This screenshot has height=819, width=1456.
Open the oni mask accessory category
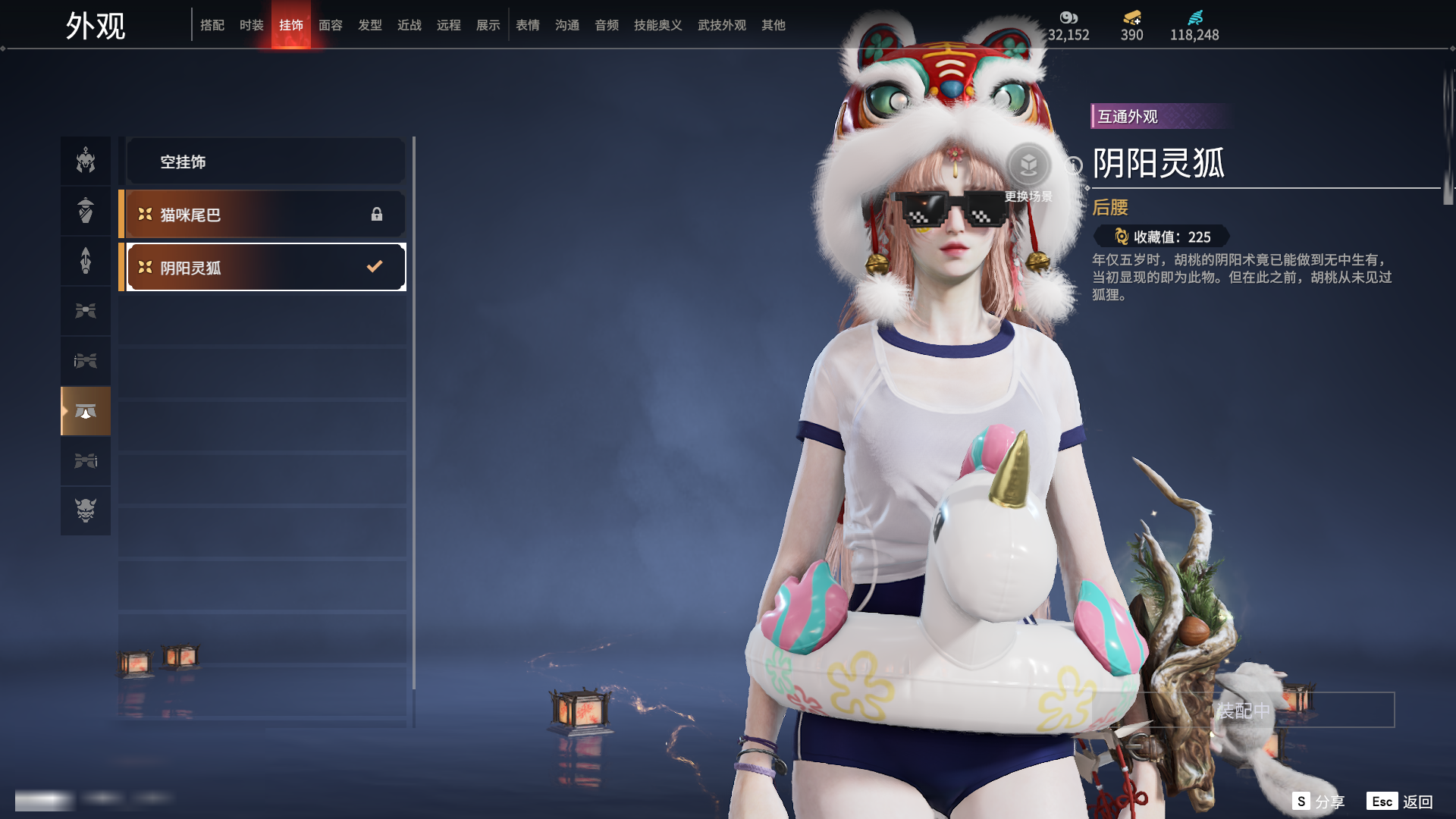point(86,510)
